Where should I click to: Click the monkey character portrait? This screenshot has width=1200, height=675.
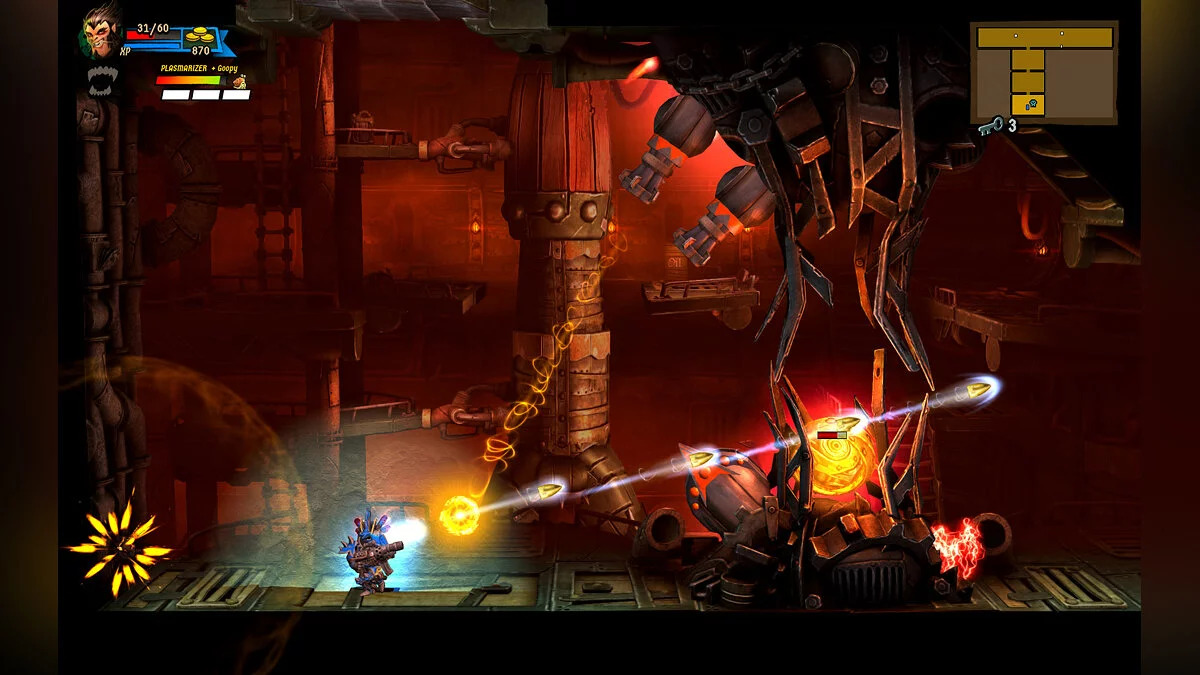tap(100, 35)
